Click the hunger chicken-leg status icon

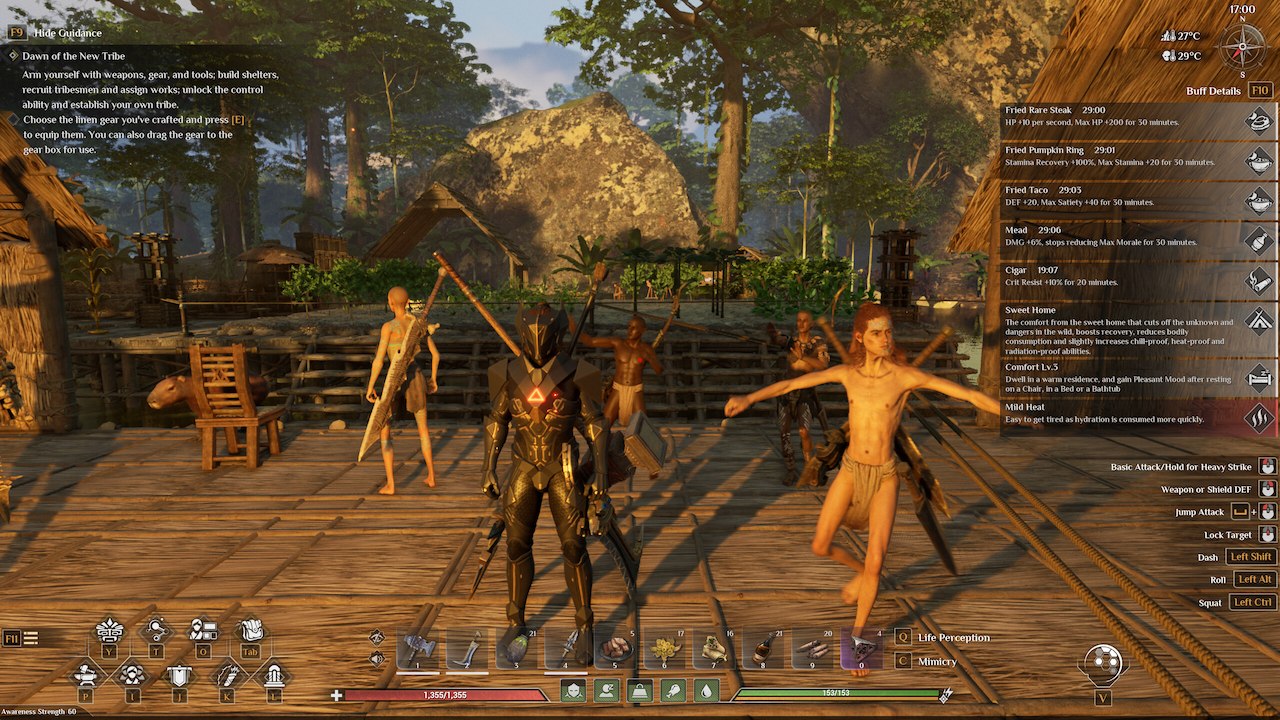673,691
